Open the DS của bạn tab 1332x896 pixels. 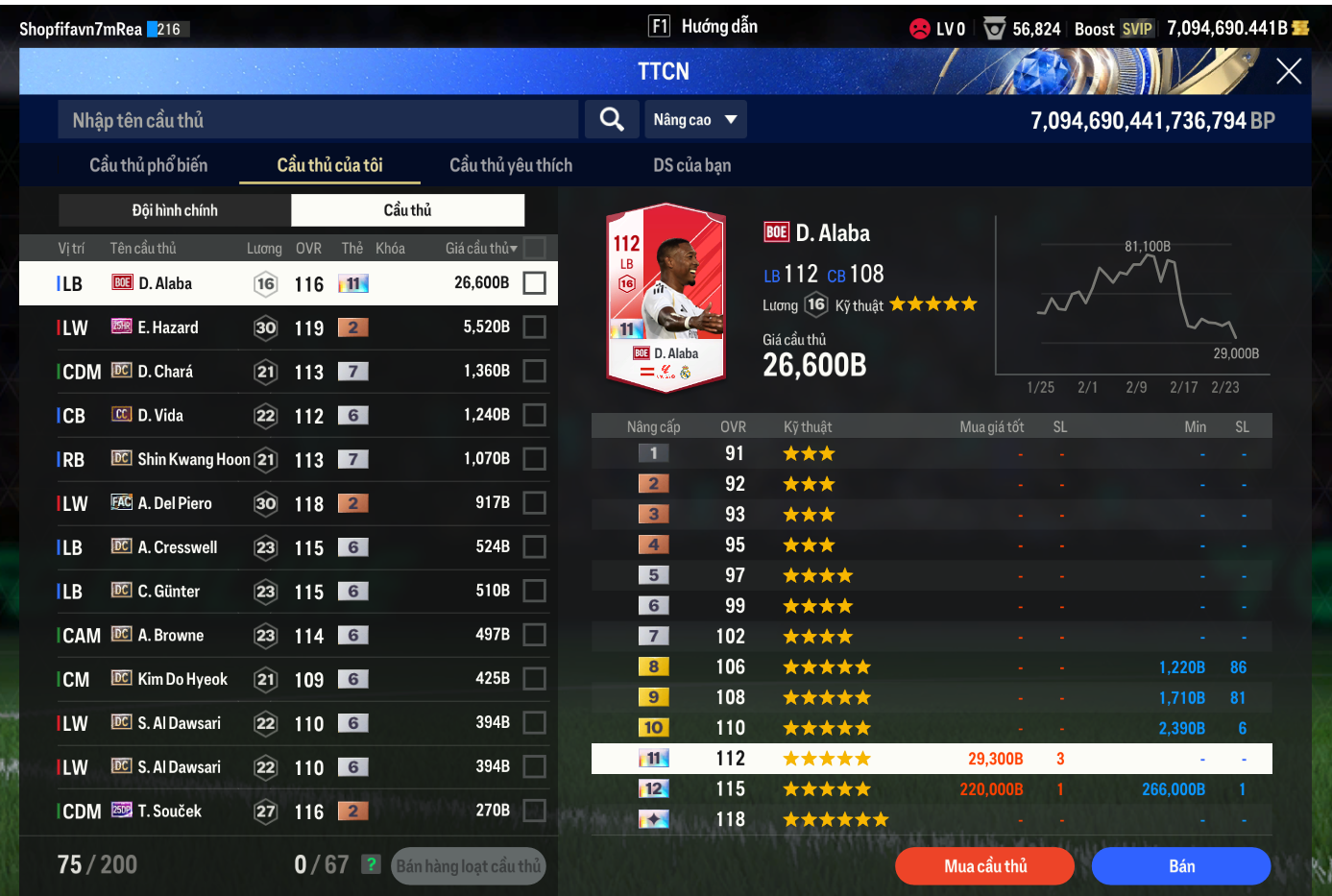[691, 165]
